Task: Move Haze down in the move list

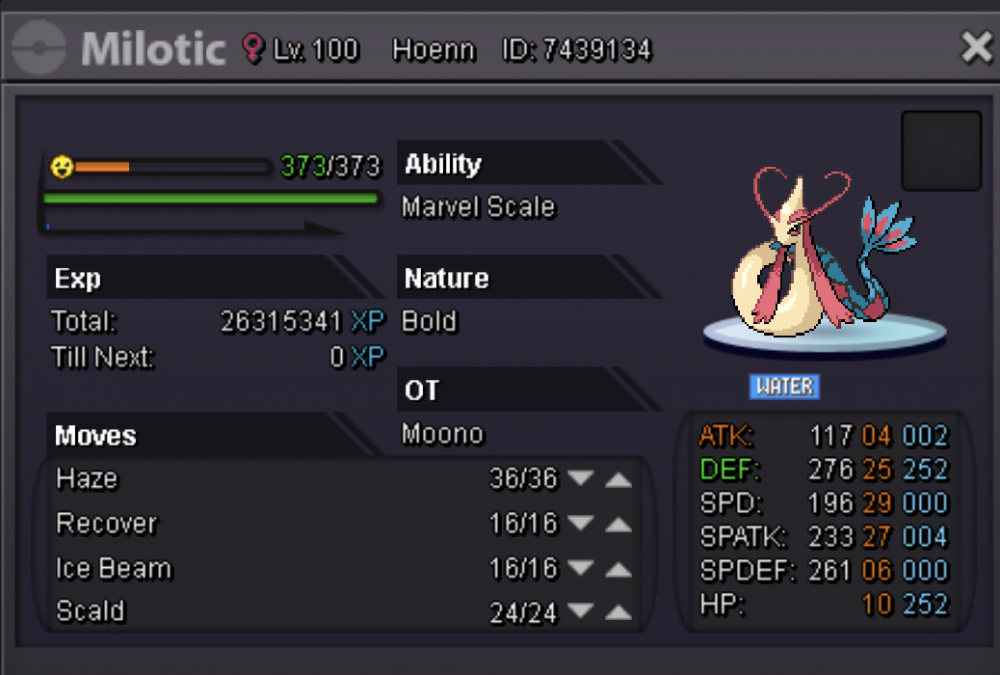Action: point(581,479)
